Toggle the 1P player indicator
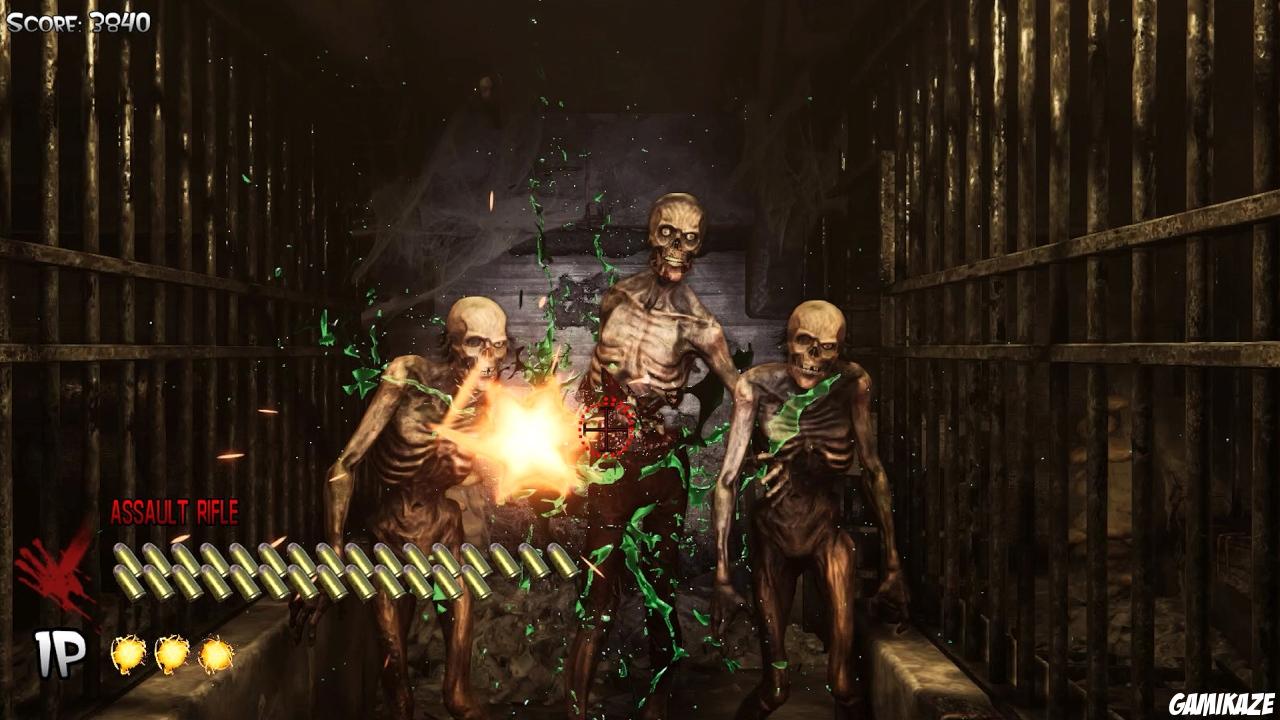Image resolution: width=1280 pixels, height=720 pixels. [57, 655]
